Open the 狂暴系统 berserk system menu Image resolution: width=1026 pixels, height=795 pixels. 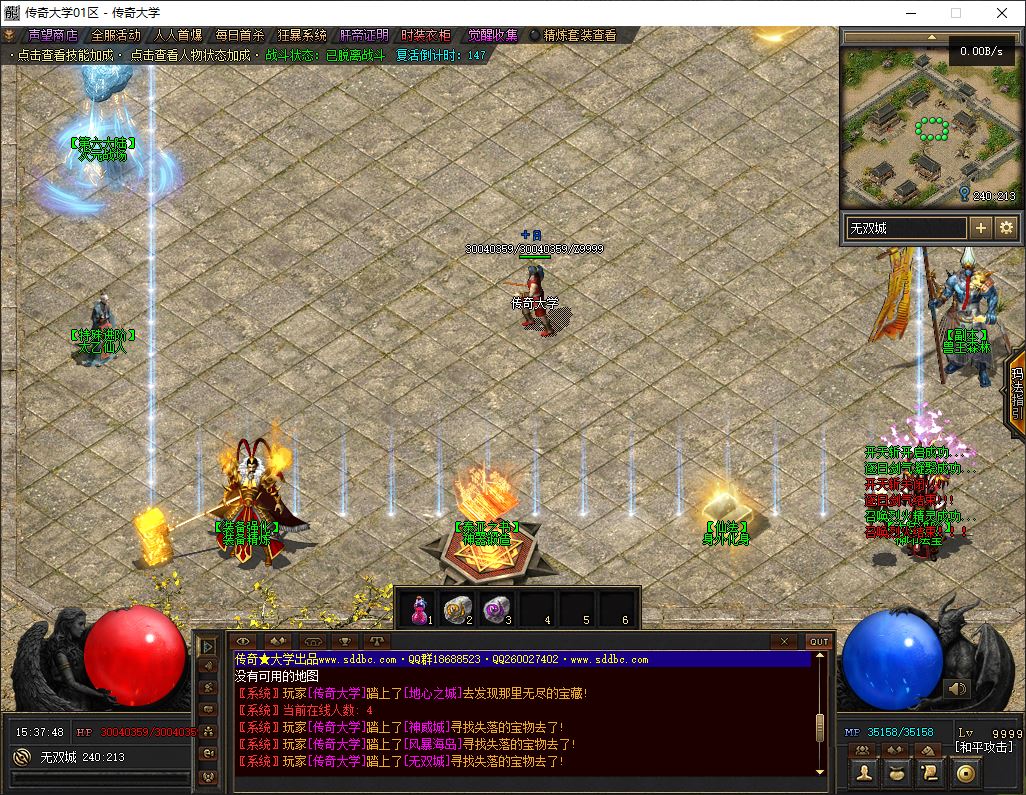point(301,35)
